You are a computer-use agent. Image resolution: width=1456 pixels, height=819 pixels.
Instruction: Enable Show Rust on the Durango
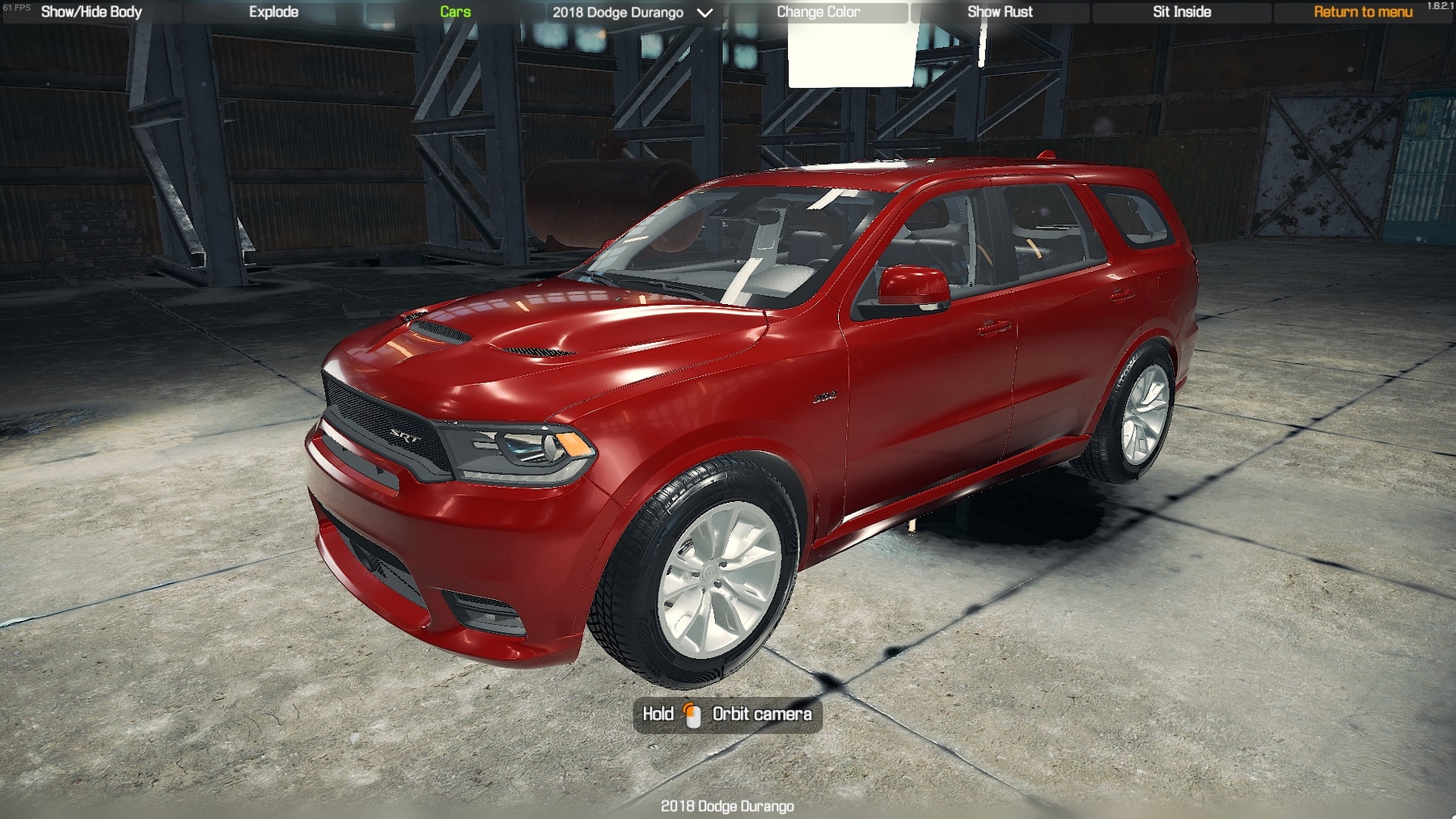coord(1000,11)
